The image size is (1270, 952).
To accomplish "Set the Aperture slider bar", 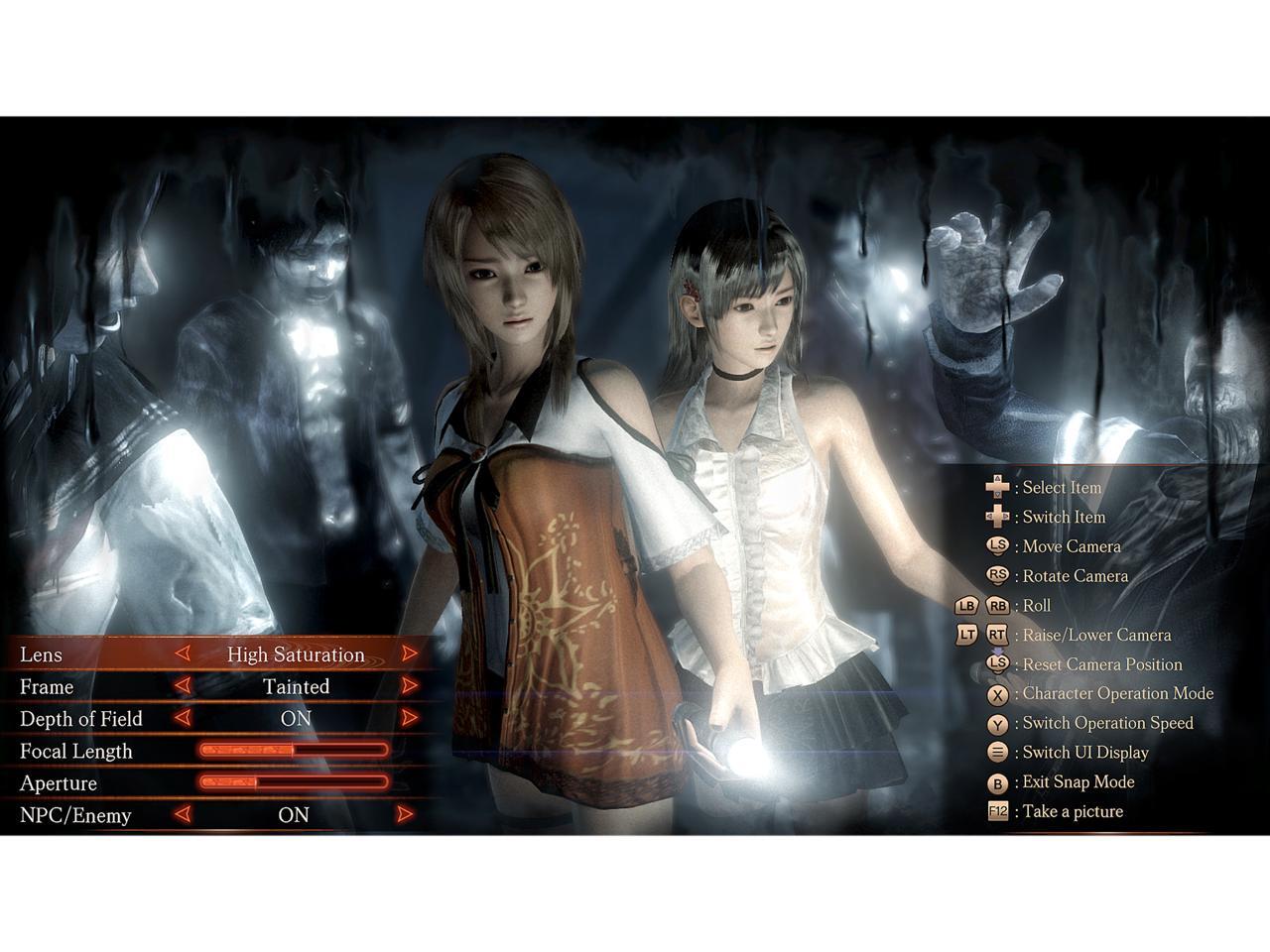I will click(x=294, y=782).
